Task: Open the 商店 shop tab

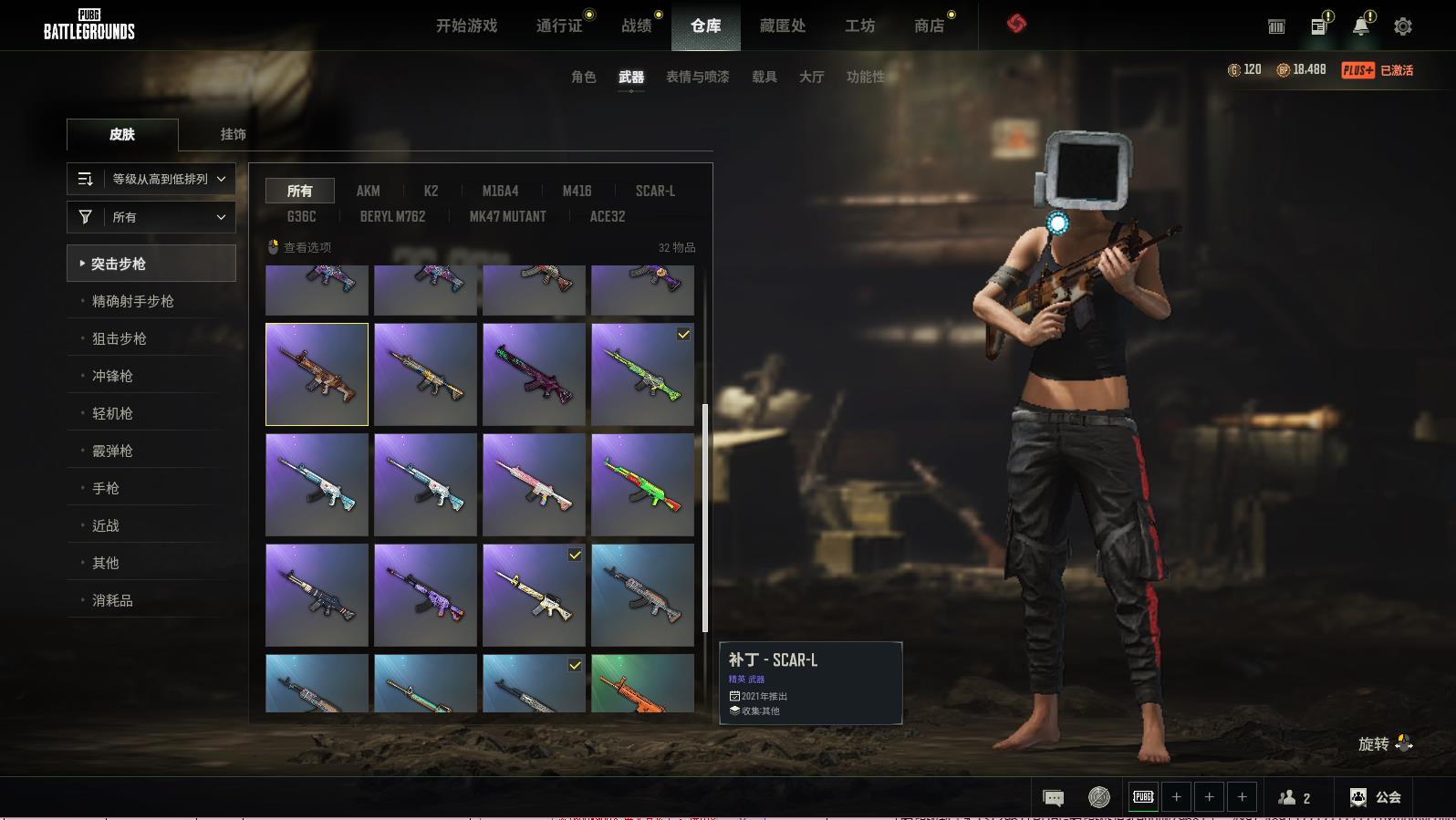Action: tap(929, 26)
